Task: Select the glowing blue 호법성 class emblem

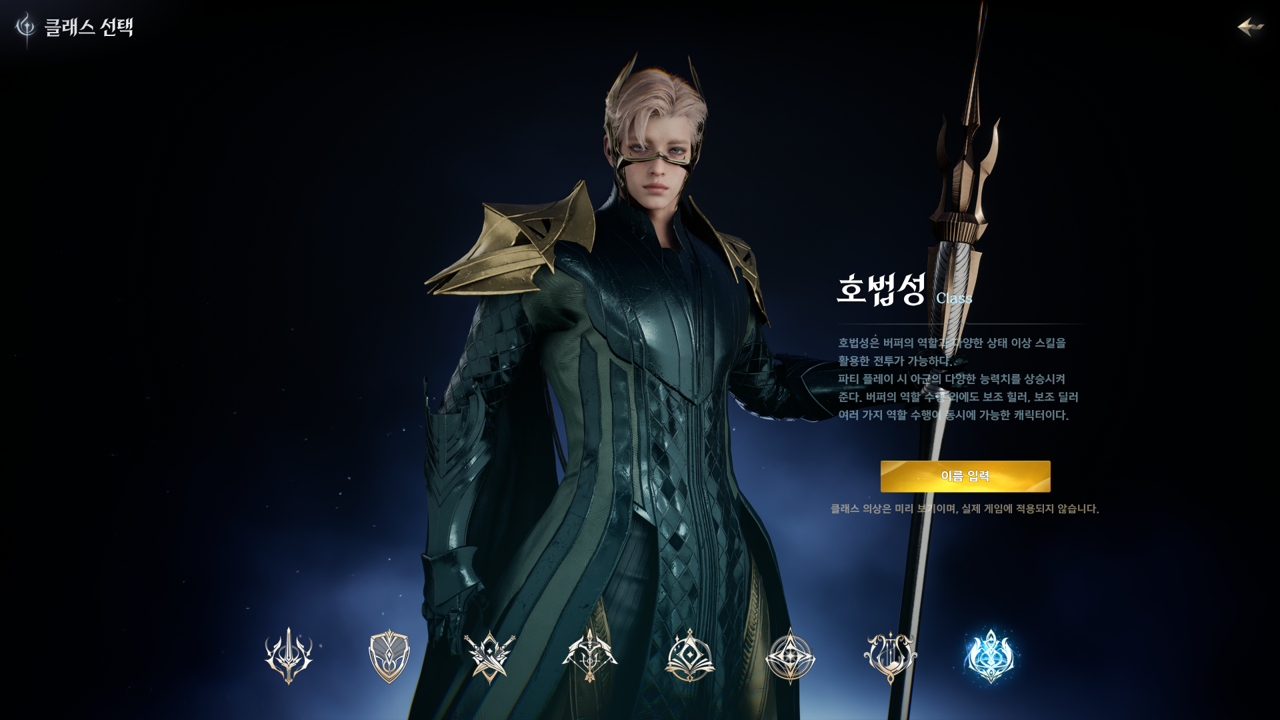Action: 990,656
